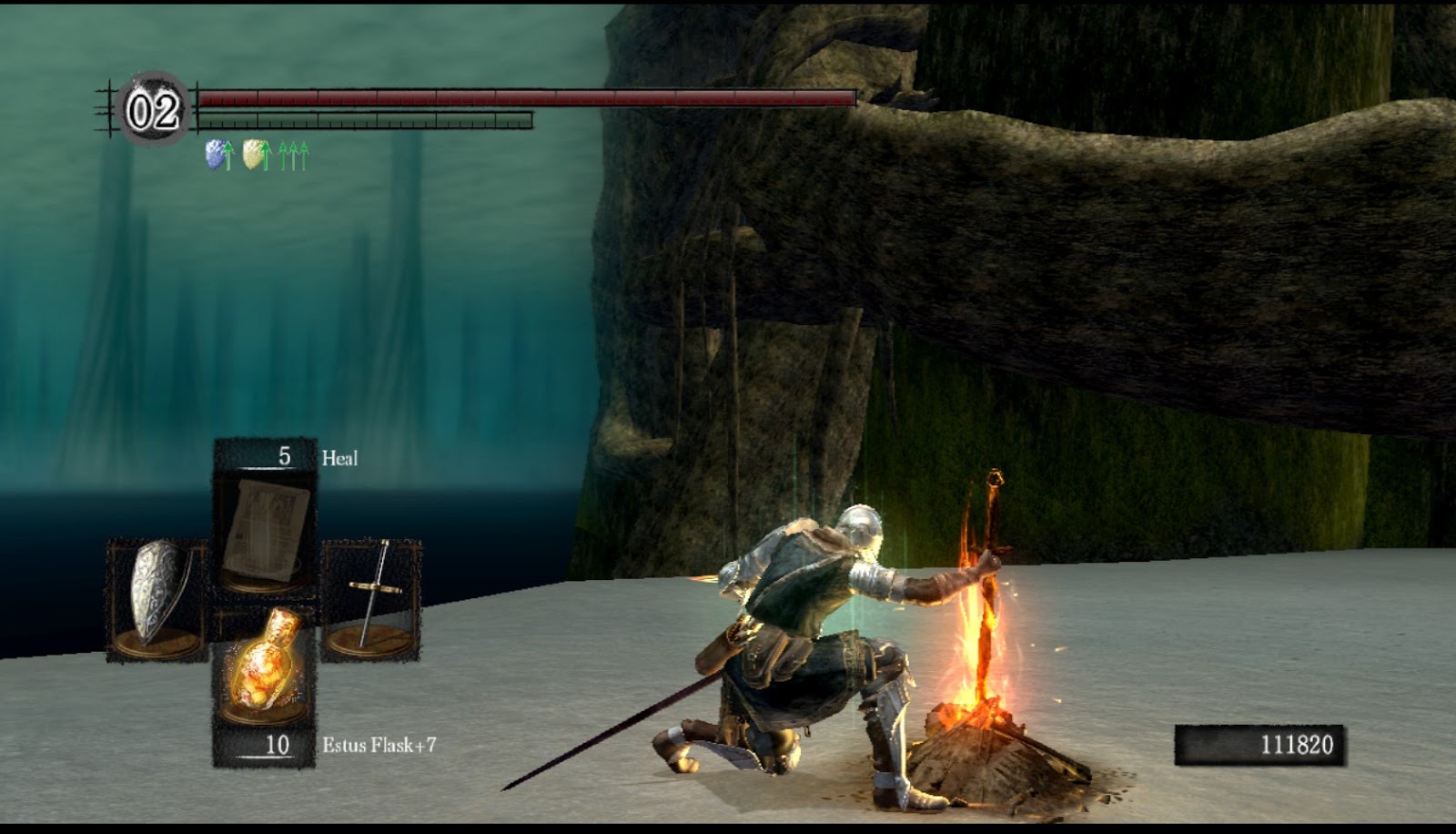Viewport: 1456px width, 834px height.
Task: Click the Heal label text
Action: [x=339, y=456]
